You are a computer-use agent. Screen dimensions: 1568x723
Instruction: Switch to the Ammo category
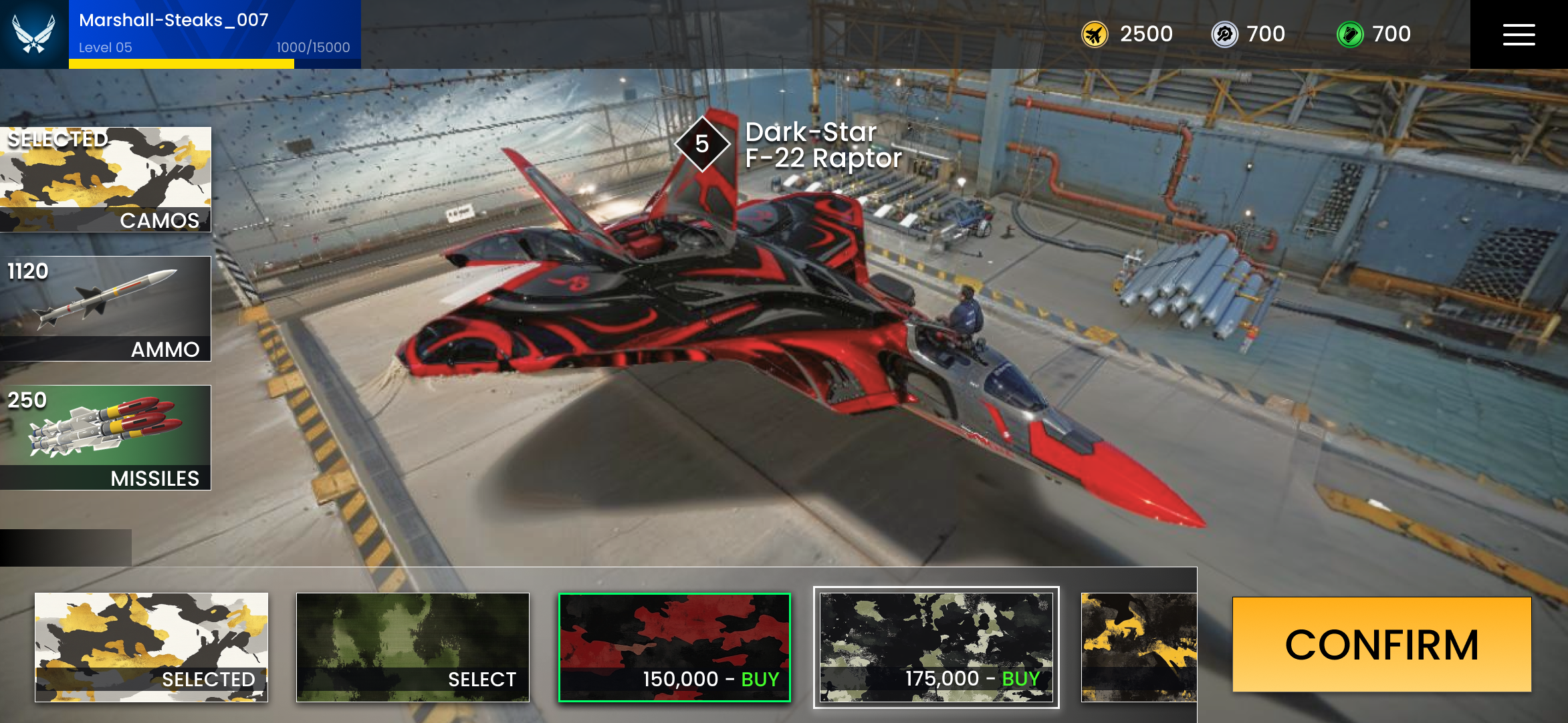(106, 309)
